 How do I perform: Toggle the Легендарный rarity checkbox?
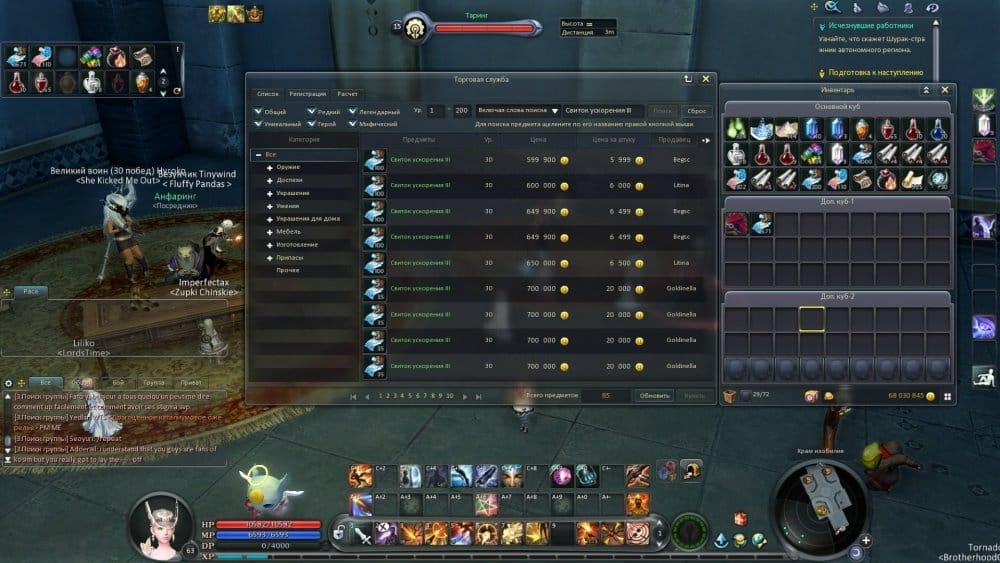click(353, 111)
